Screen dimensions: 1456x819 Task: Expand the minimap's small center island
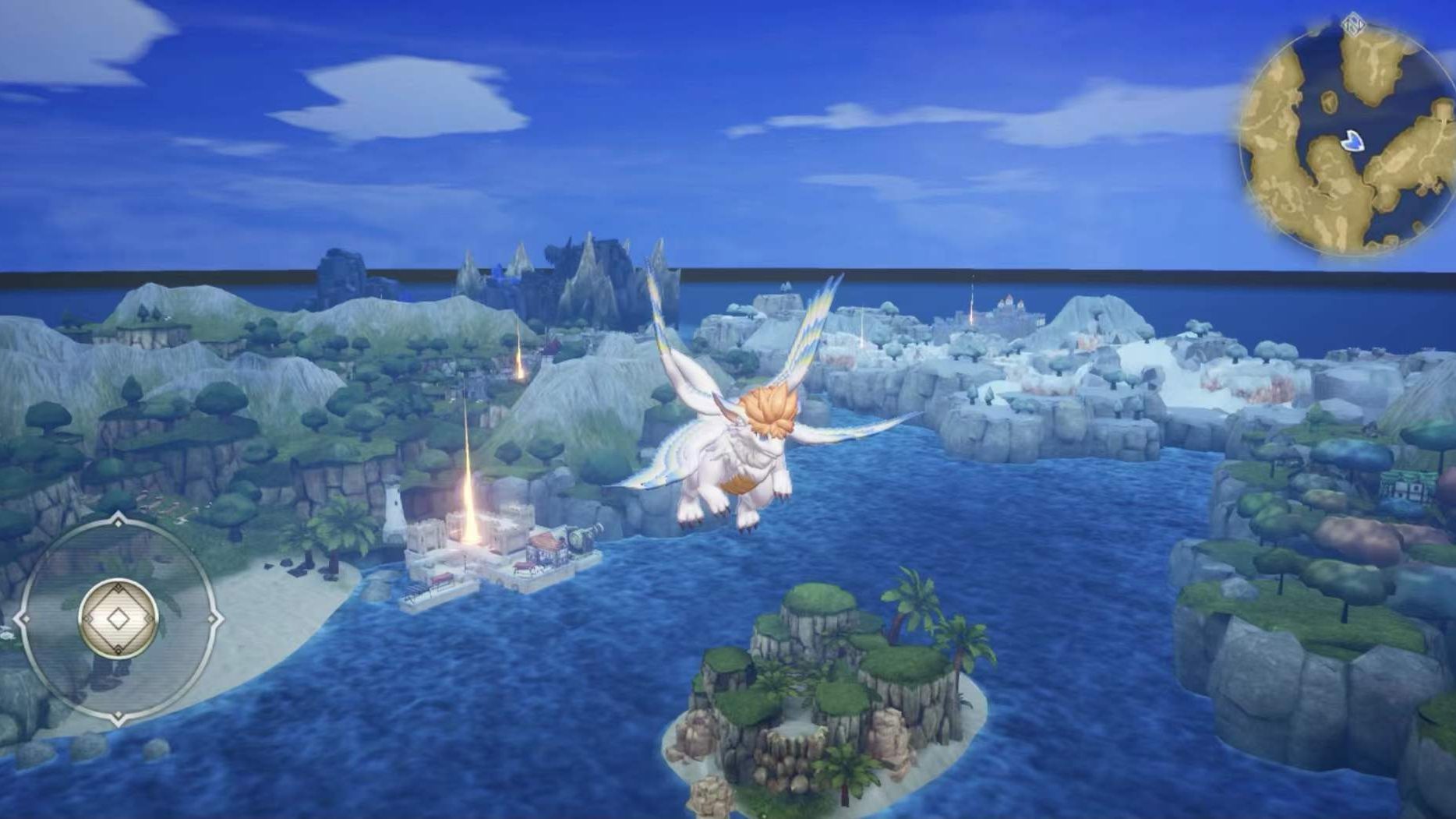click(1329, 100)
